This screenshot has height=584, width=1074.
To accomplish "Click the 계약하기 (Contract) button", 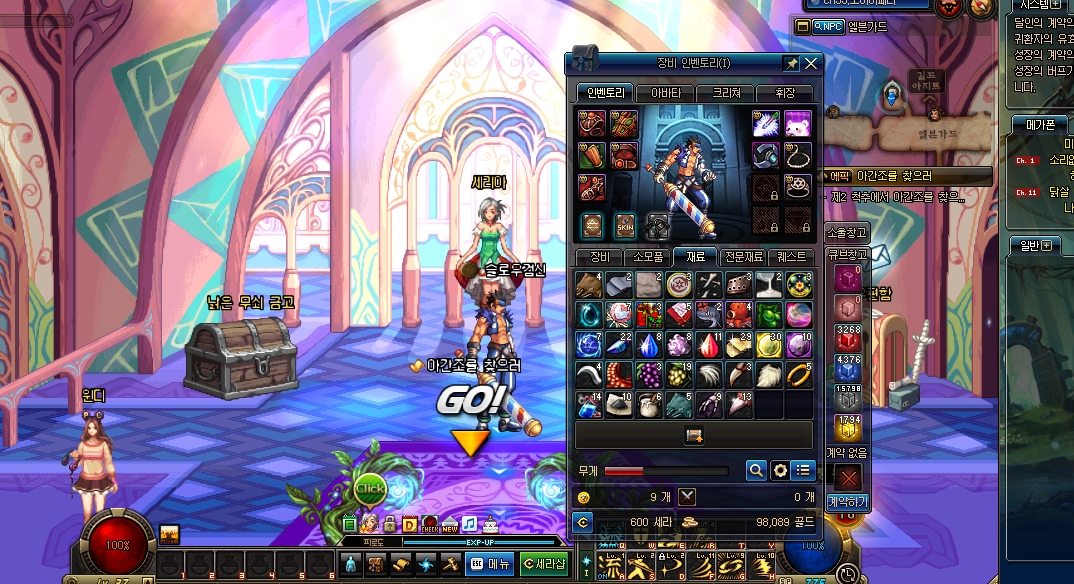I will (848, 501).
